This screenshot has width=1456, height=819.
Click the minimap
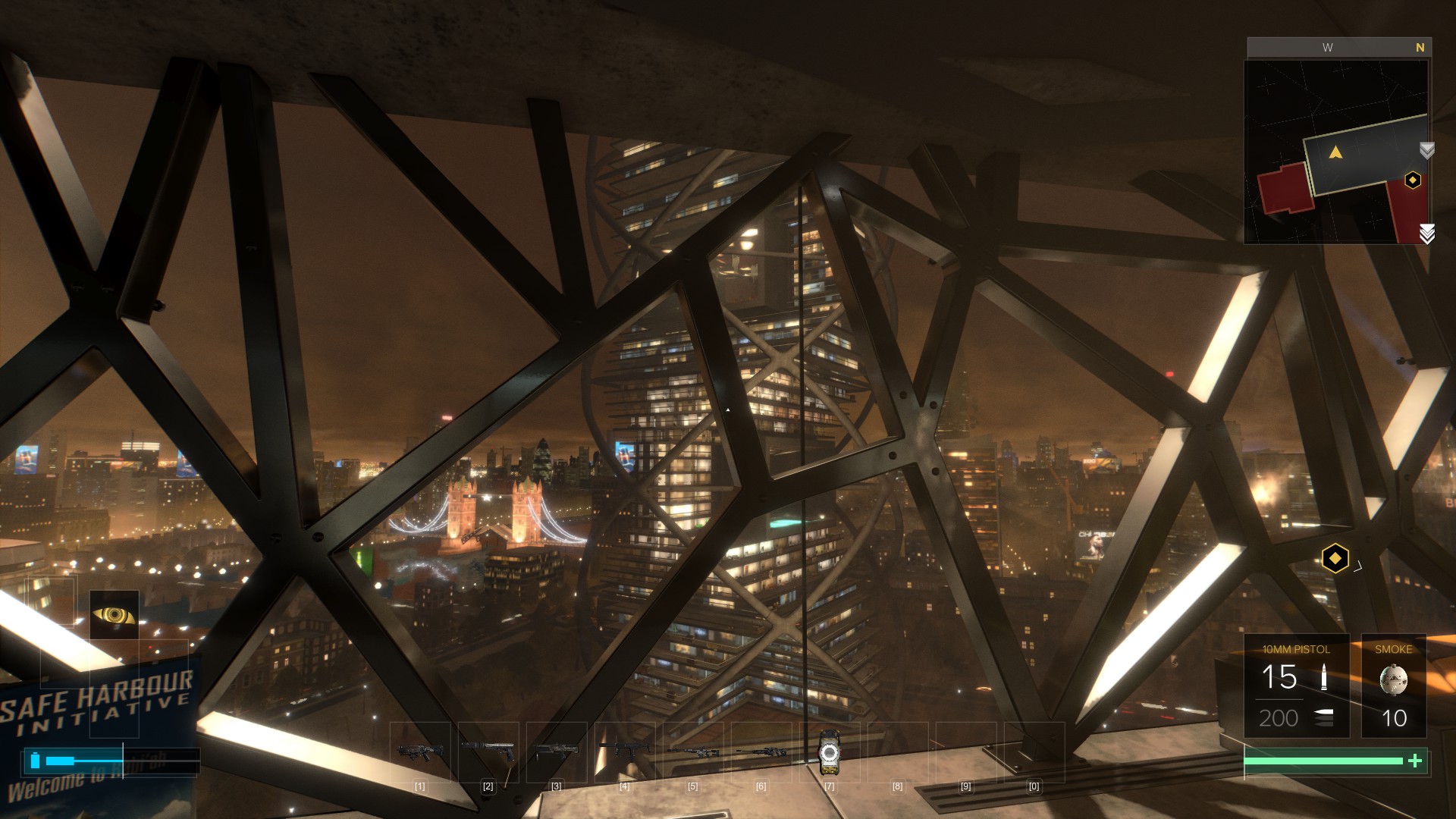pos(1335,152)
